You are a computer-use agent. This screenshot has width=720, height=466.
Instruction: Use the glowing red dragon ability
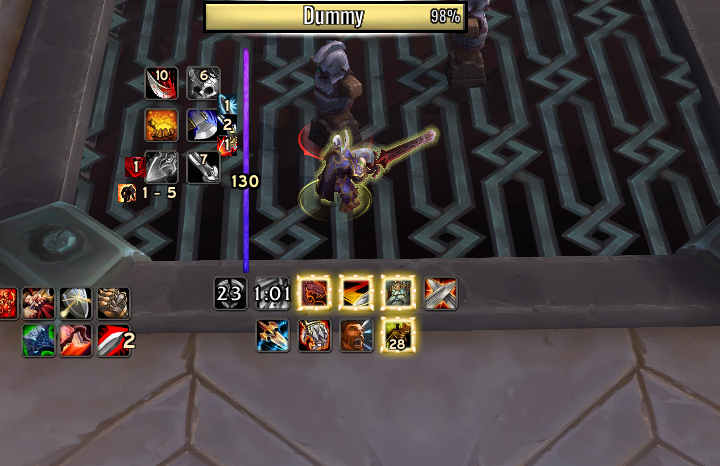(x=314, y=293)
